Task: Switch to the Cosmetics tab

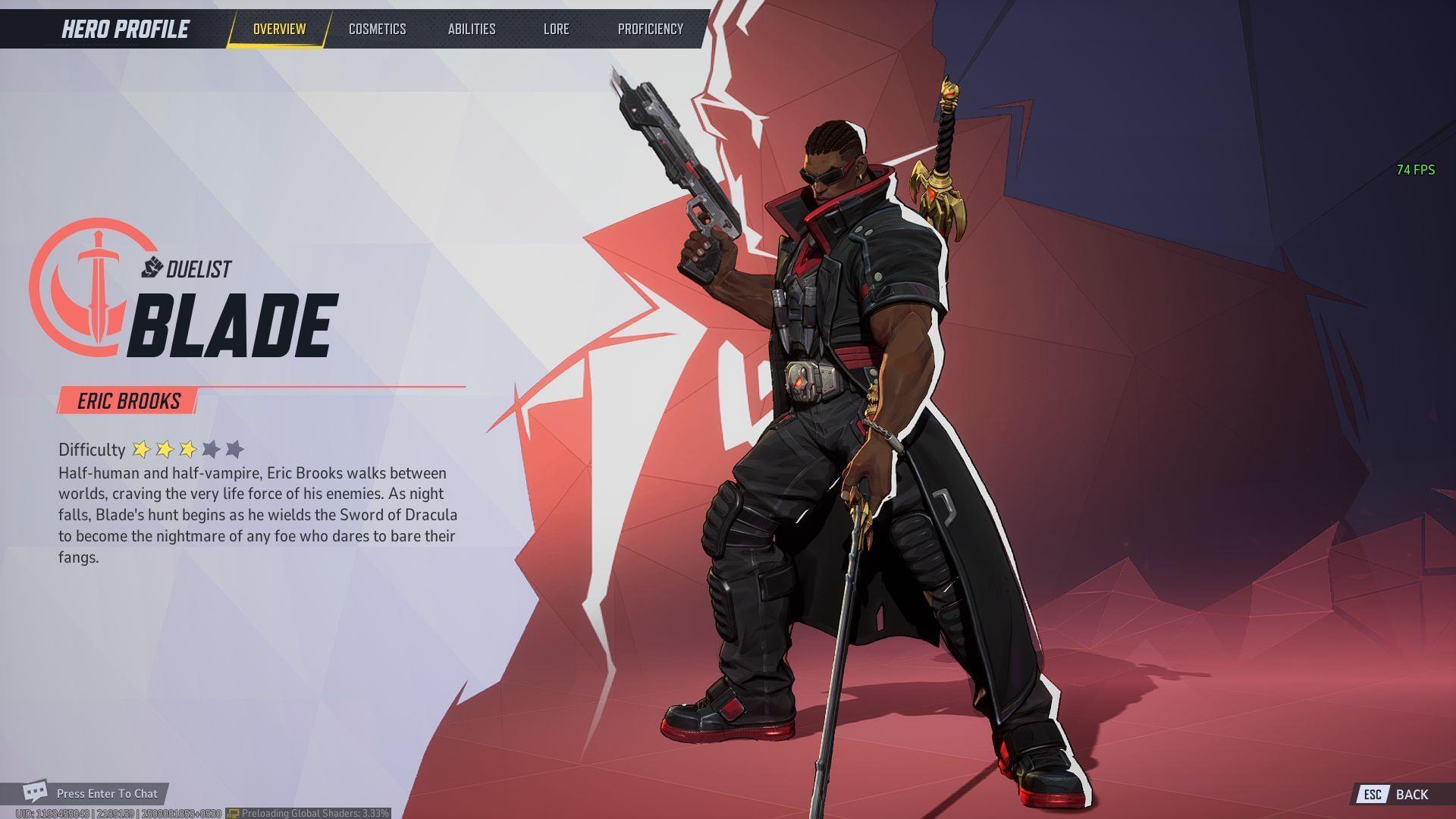Action: (377, 29)
